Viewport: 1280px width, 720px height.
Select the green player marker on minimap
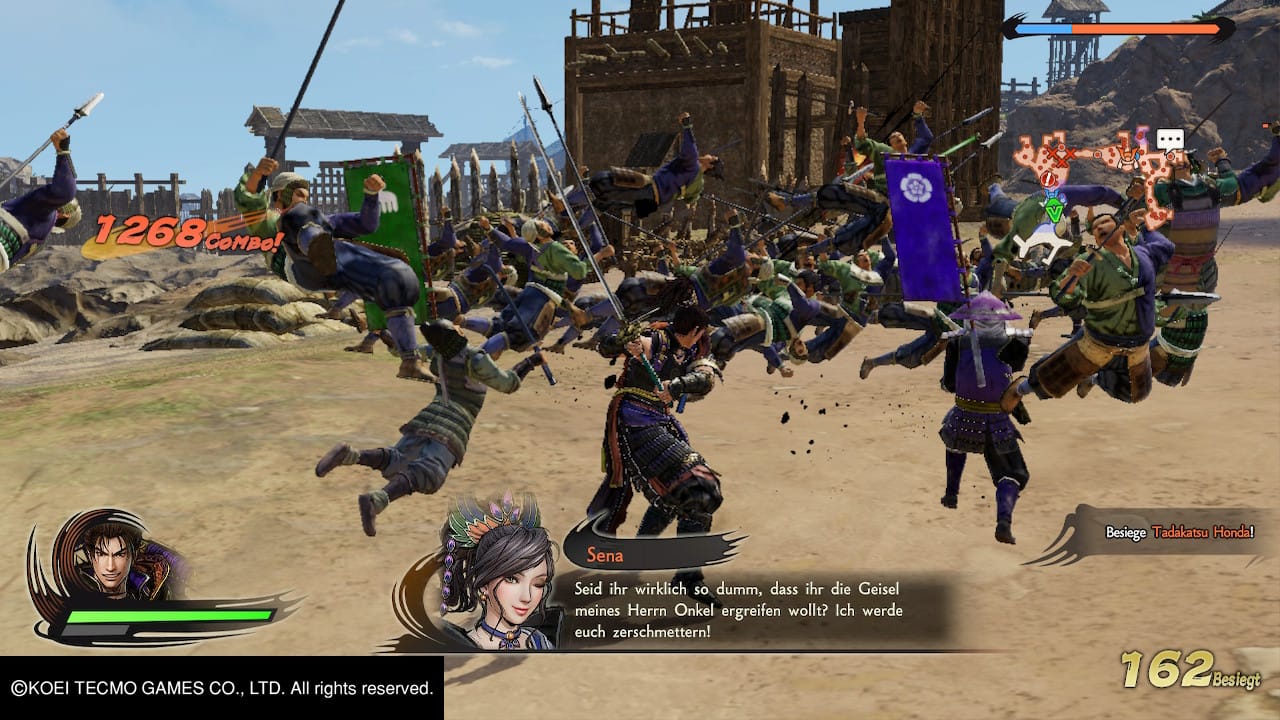point(1054,210)
